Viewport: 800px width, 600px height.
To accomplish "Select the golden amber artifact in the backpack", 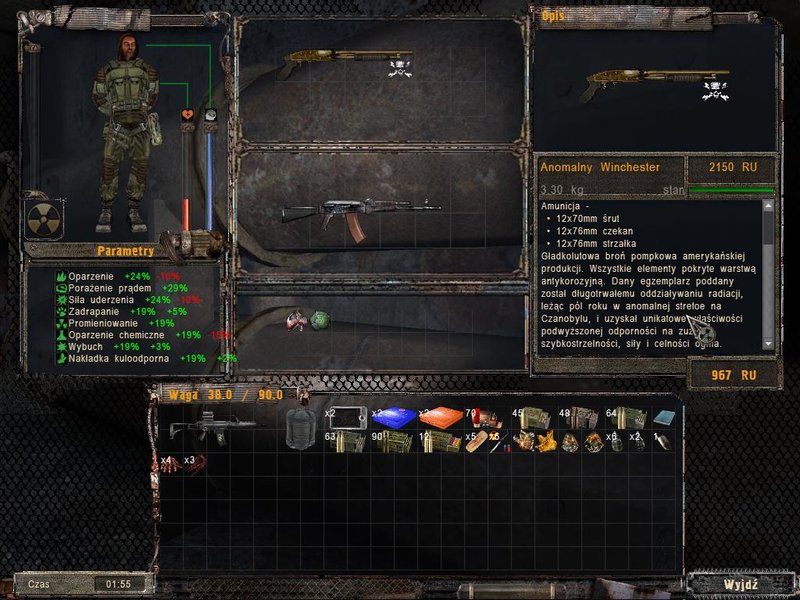I will coord(546,442).
